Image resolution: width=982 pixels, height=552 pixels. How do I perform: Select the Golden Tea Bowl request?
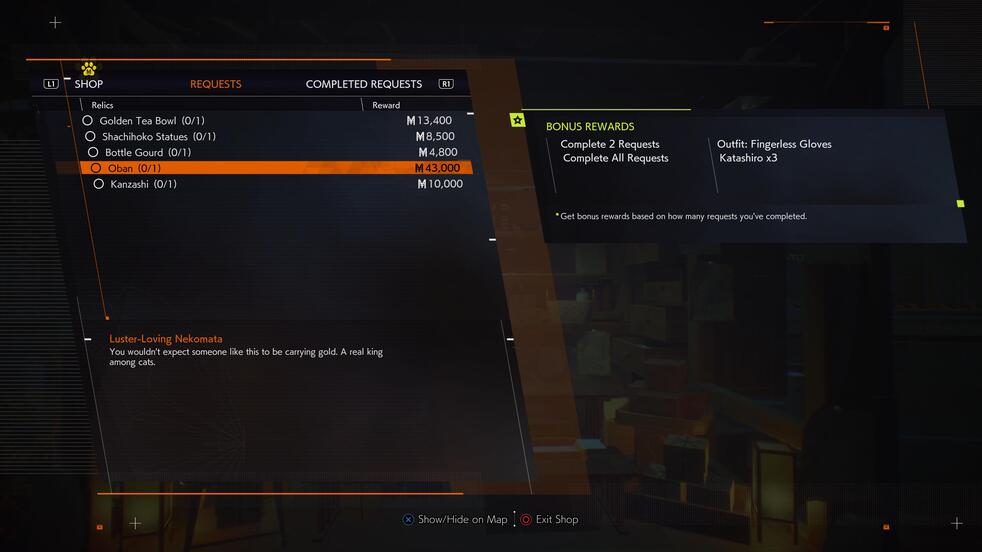[151, 121]
